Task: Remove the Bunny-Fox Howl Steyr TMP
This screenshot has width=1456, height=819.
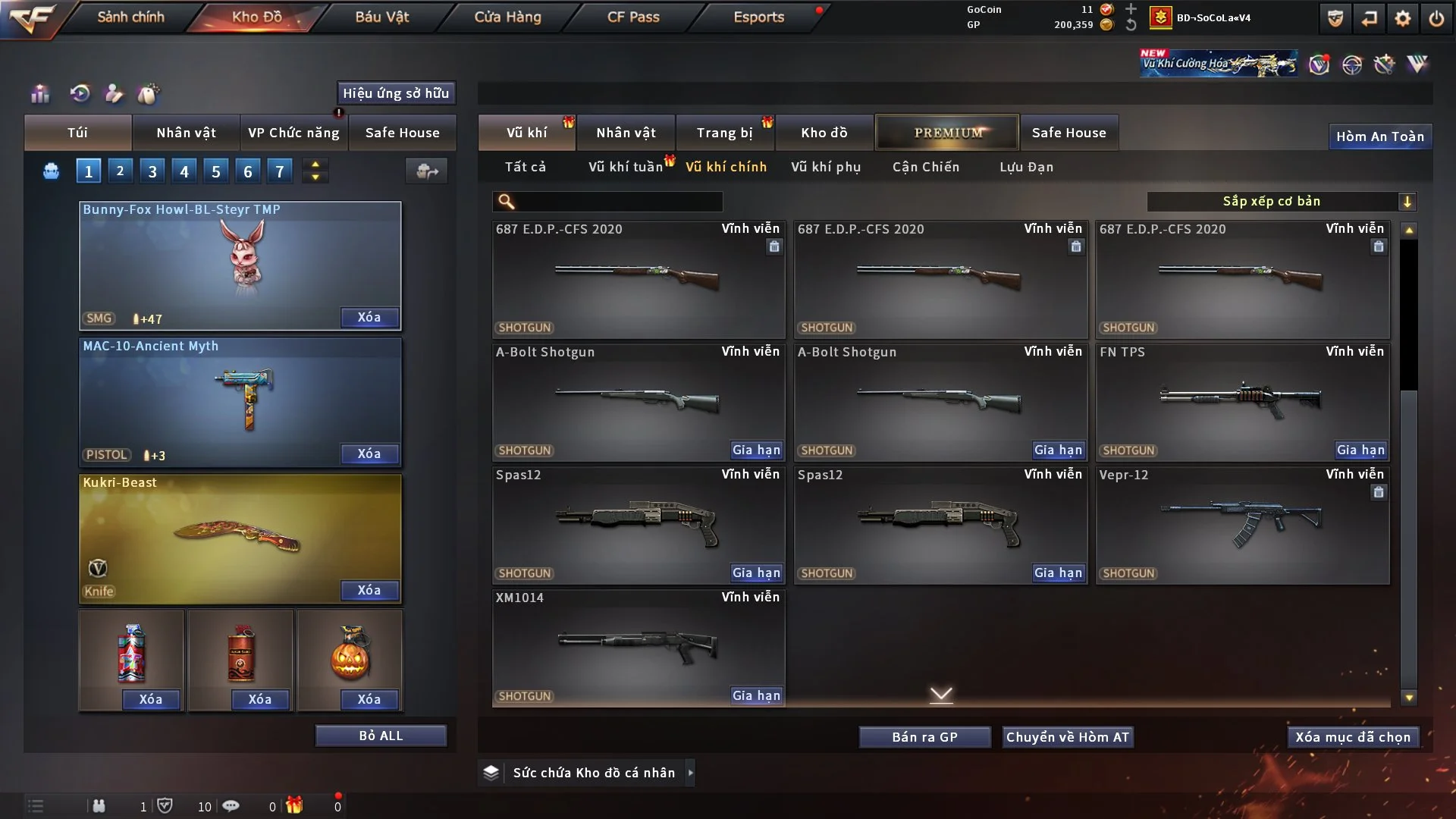Action: (369, 317)
